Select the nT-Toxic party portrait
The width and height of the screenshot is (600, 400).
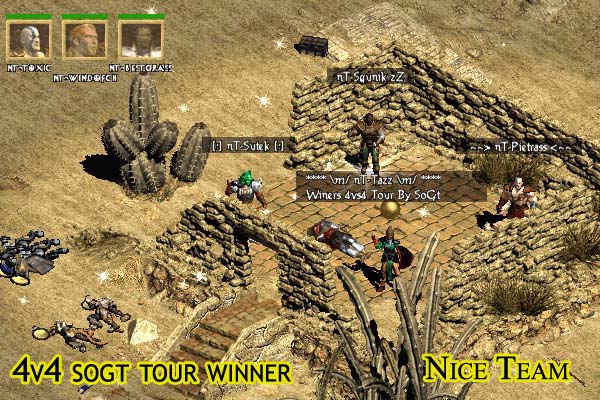[x=28, y=39]
